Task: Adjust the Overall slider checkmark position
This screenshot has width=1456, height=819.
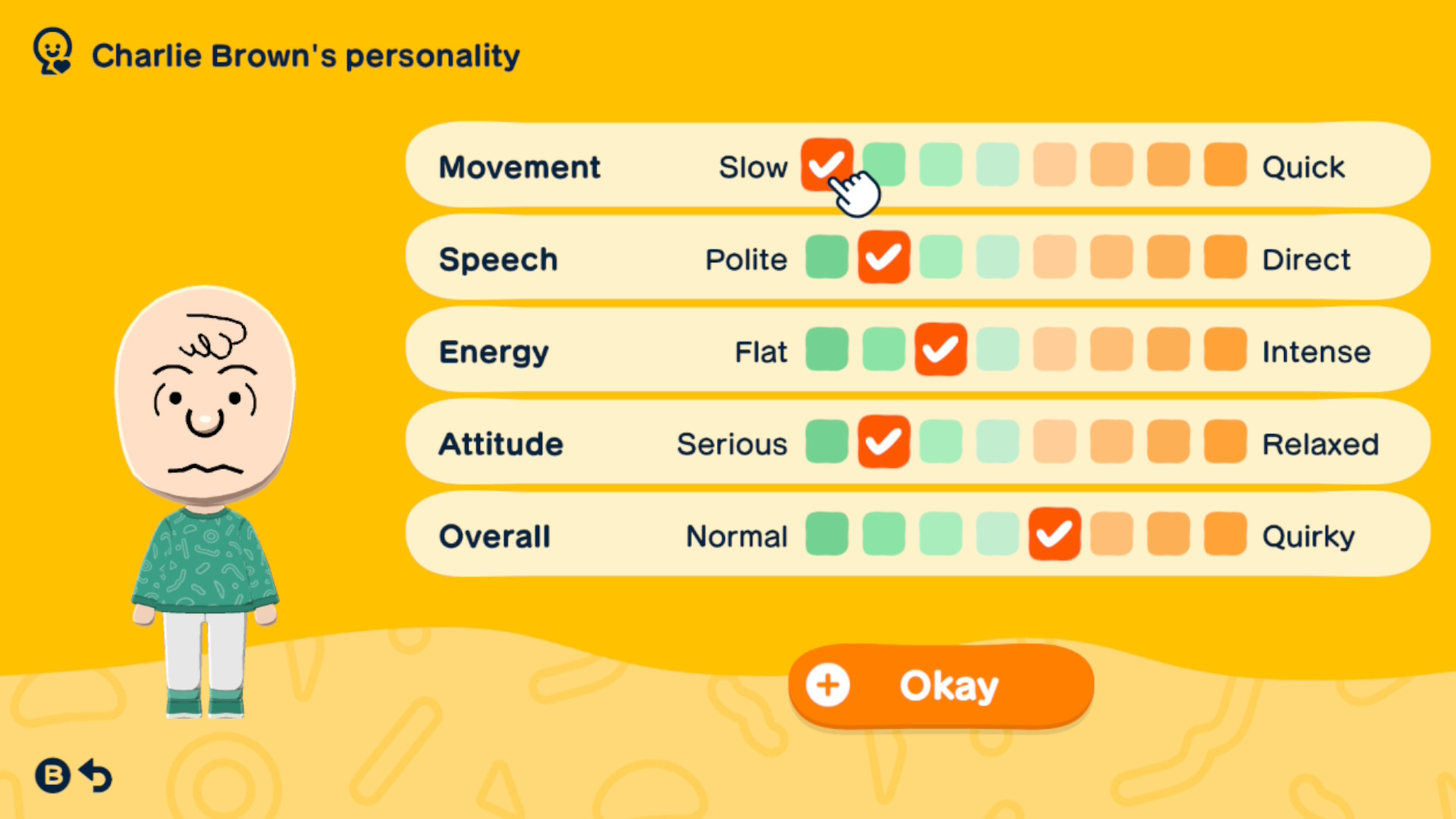Action: pyautogui.click(x=1053, y=535)
